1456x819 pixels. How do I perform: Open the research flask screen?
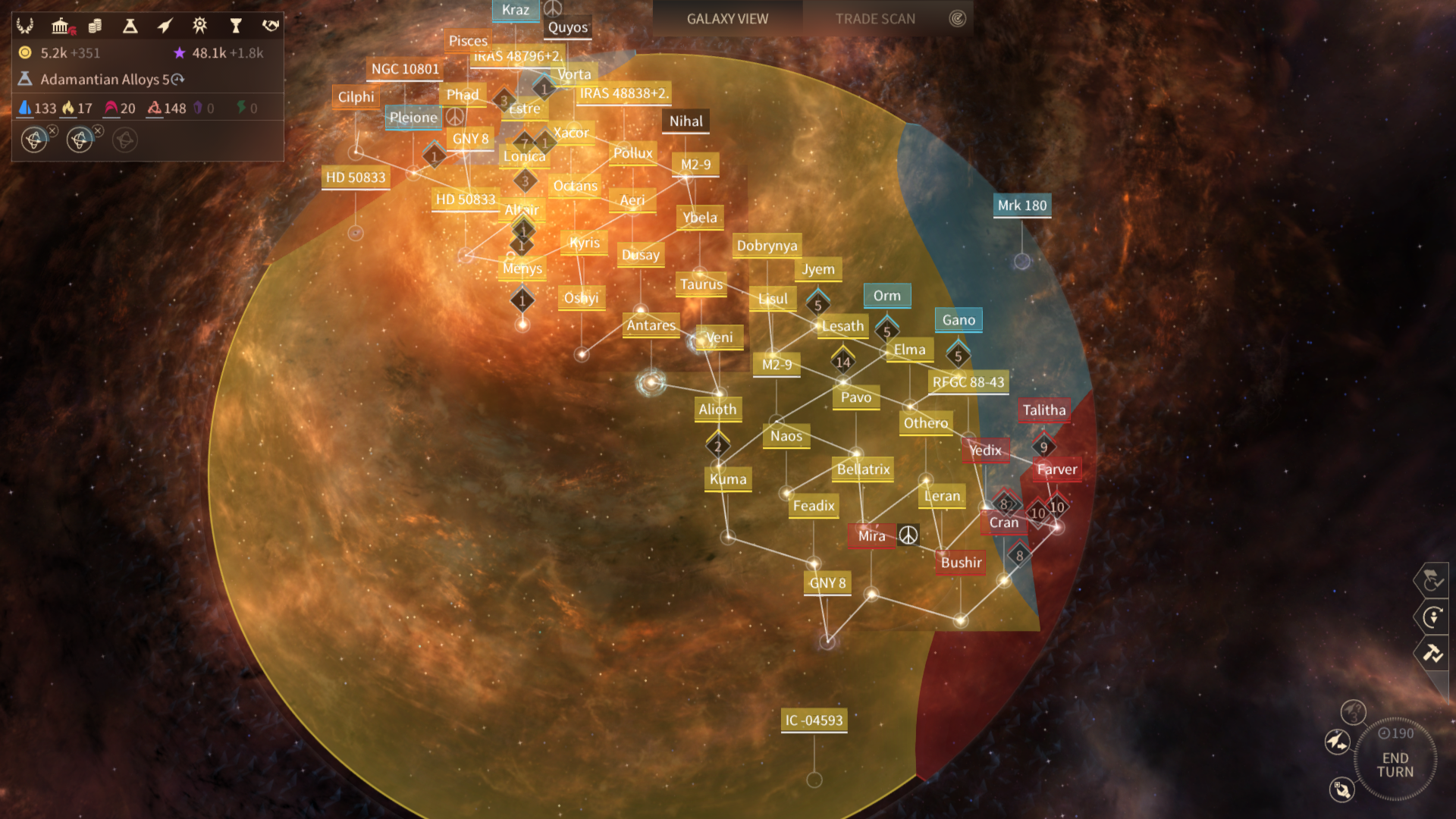coord(130,27)
